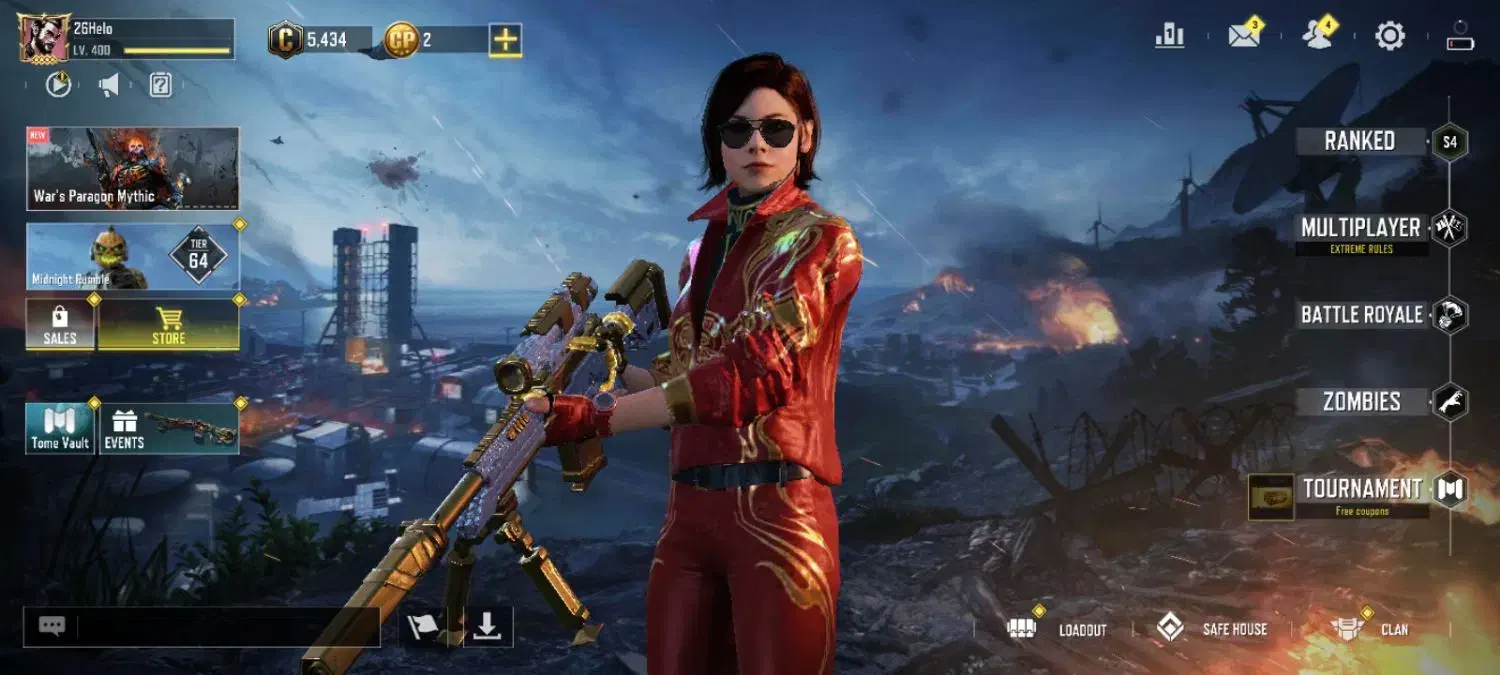View the Events panel
Image resolution: width=1500 pixels, height=675 pixels.
168,428
